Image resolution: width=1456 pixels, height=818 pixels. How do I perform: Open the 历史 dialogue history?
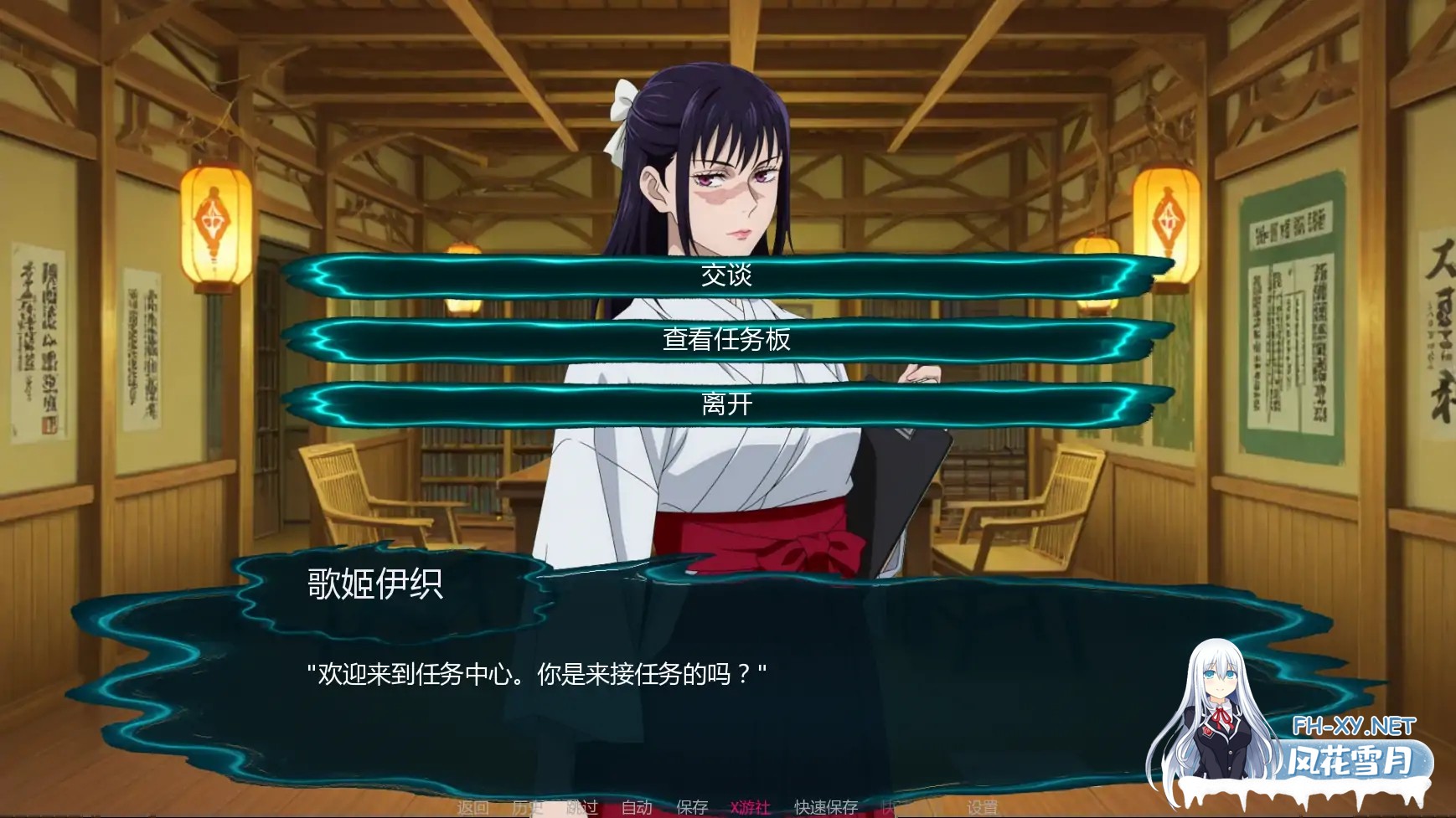[x=529, y=807]
